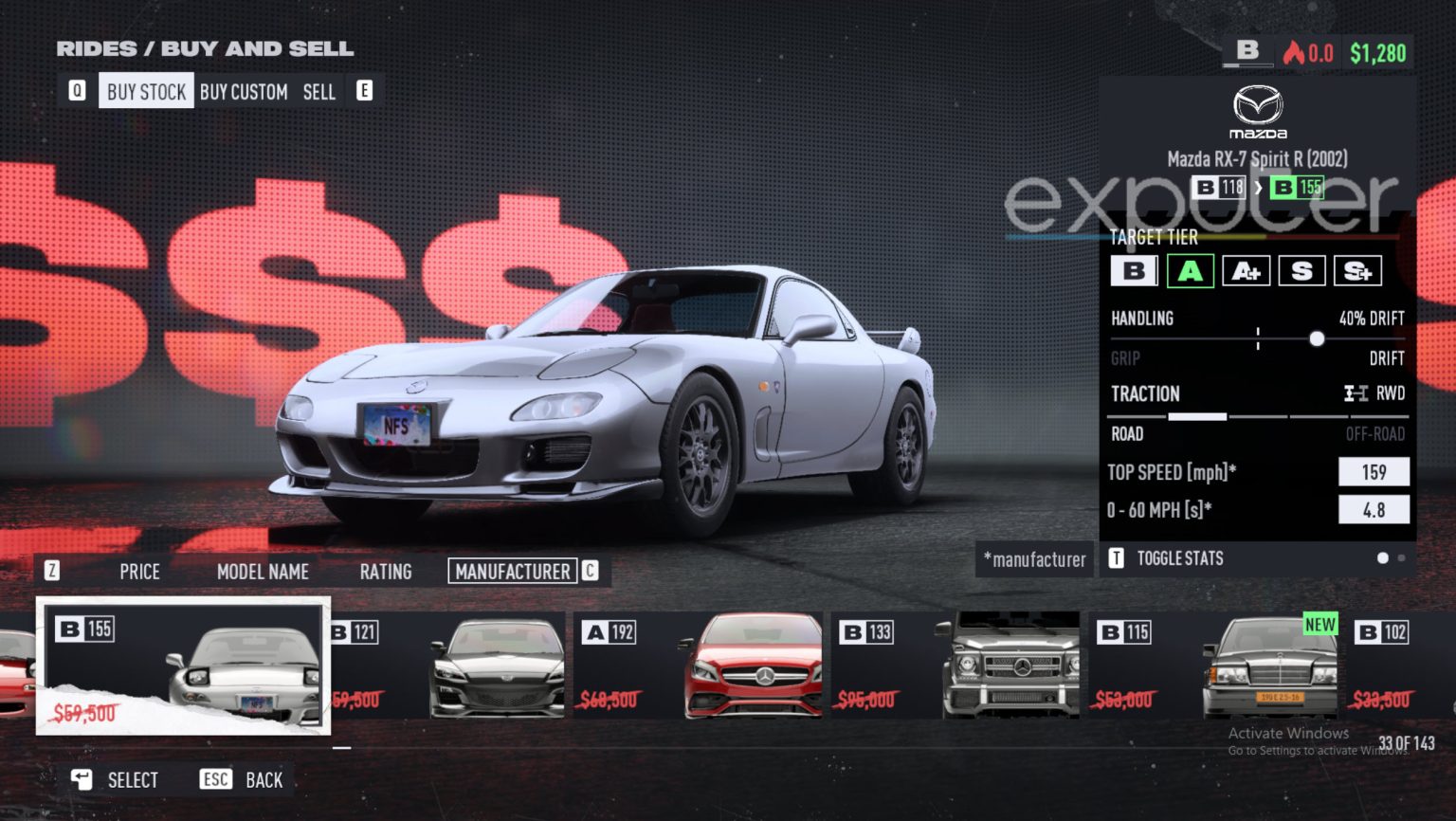This screenshot has height=821, width=1456.
Task: Click the ESC BACK button
Action: coord(240,779)
